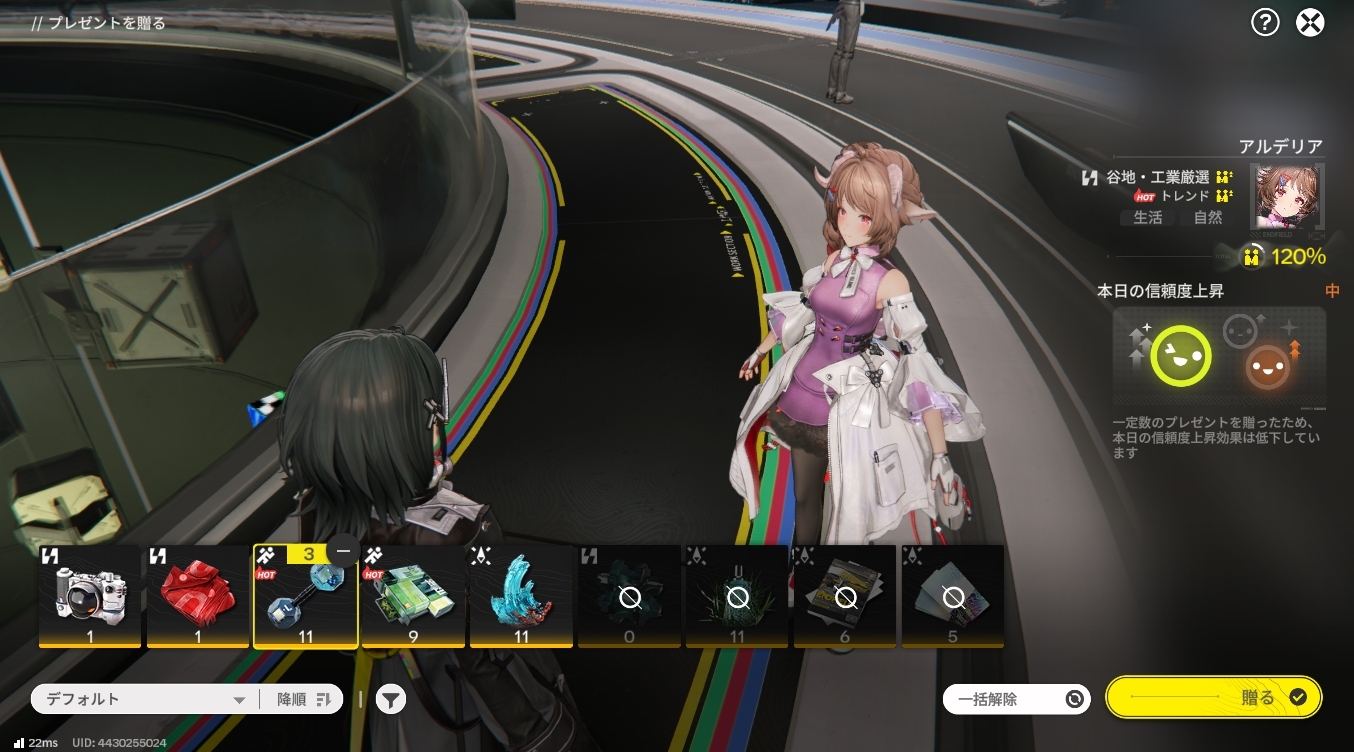The height and width of the screenshot is (752, 1354).
Task: Click Ardelia's character portrait
Action: point(1289,198)
